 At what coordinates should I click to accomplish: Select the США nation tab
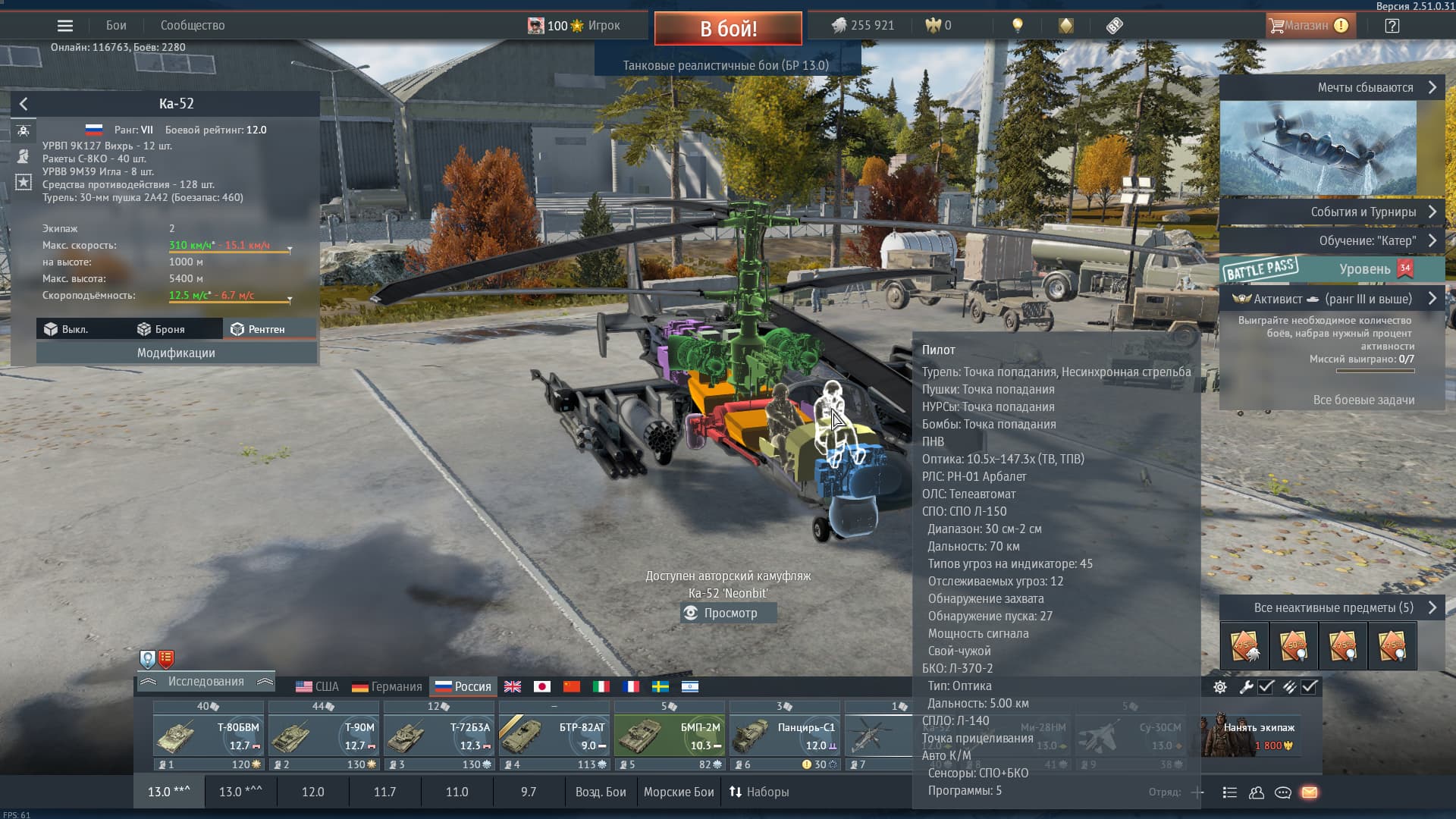coord(317,686)
